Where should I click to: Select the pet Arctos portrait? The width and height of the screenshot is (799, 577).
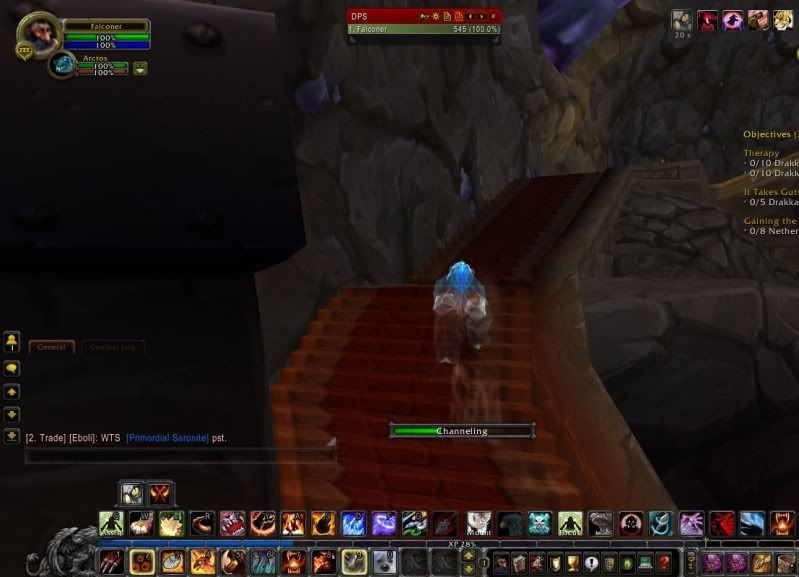tap(63, 65)
